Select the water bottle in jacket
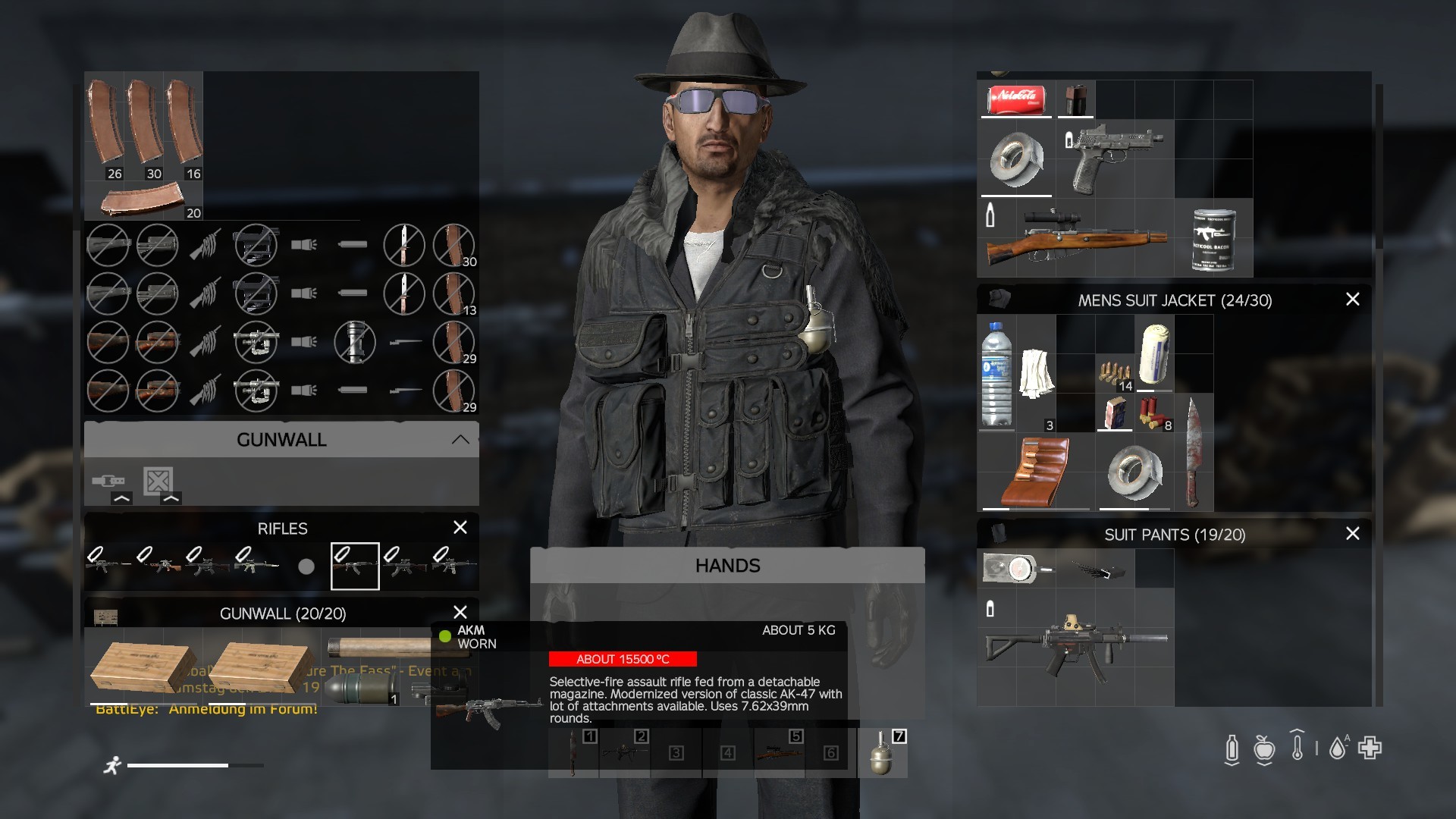The image size is (1456, 819). click(x=996, y=374)
